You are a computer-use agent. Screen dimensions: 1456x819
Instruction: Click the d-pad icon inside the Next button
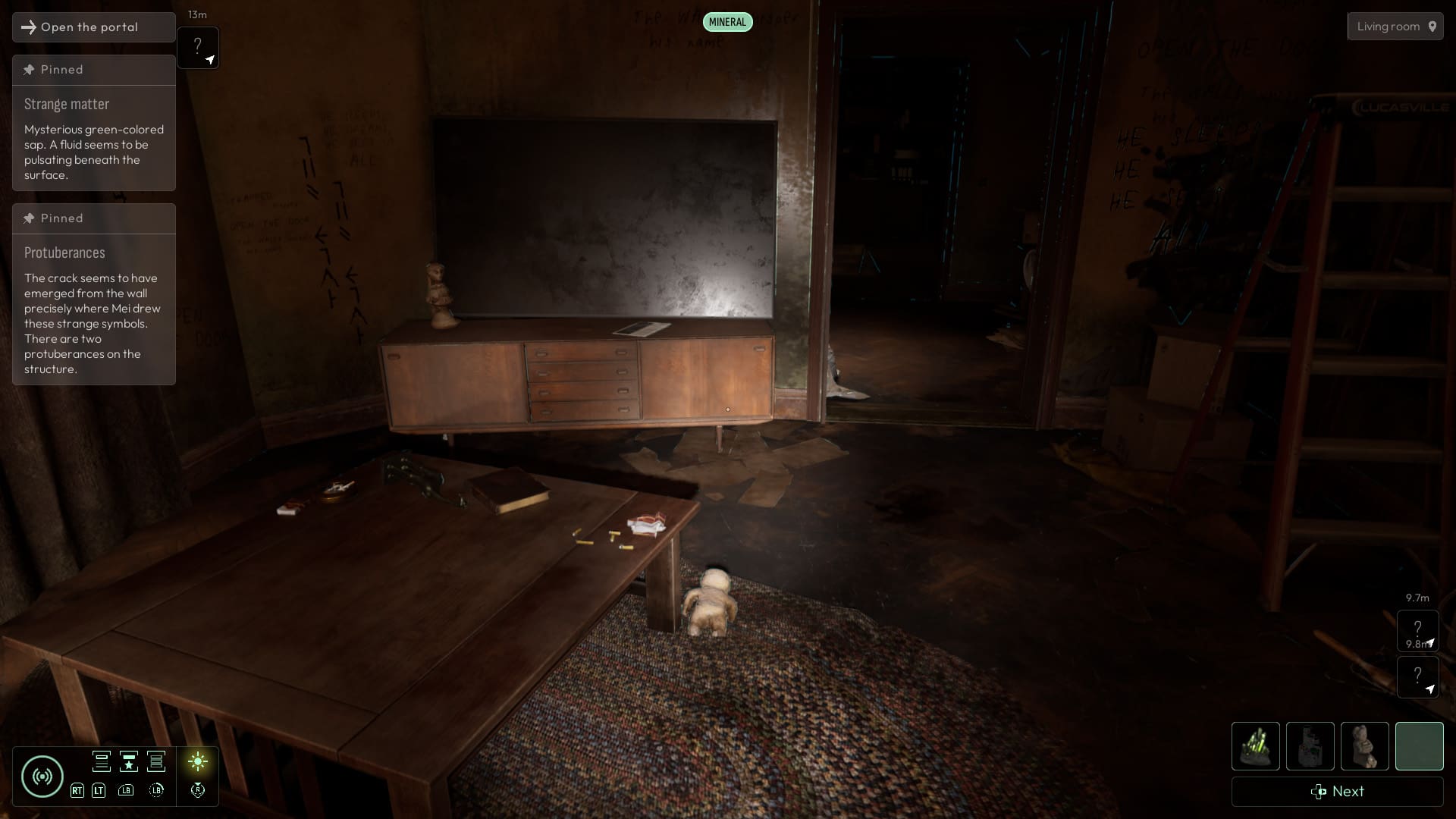coord(1317,792)
